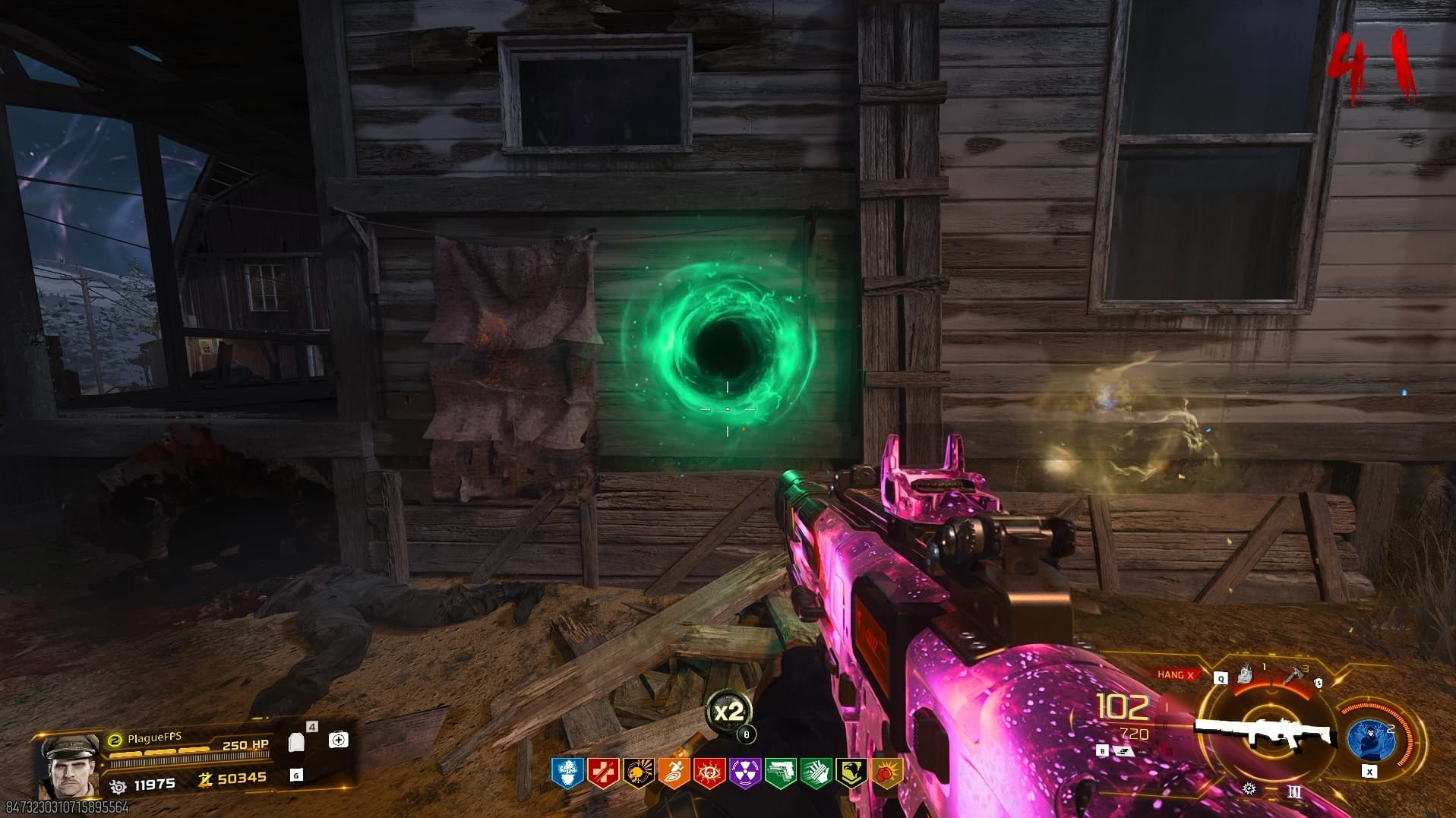The width and height of the screenshot is (1456, 818).
Task: Click the spiked ammo mod icon
Action: [x=1249, y=790]
